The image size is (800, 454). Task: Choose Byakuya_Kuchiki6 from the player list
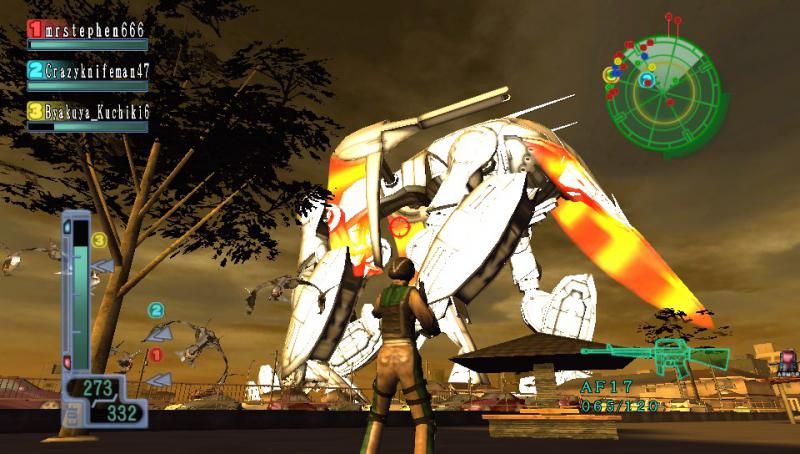point(88,111)
